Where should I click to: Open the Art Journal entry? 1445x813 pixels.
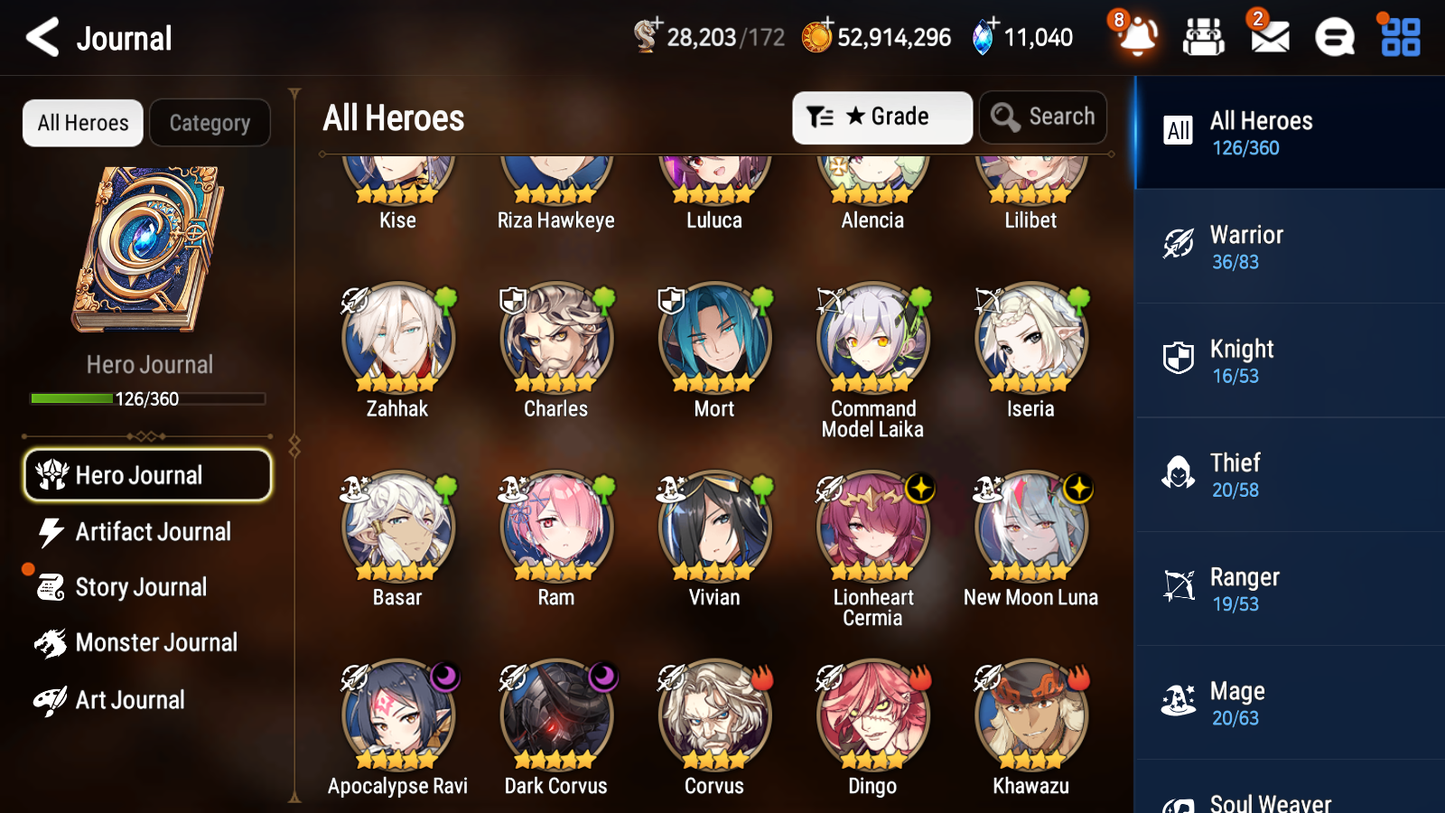point(130,700)
